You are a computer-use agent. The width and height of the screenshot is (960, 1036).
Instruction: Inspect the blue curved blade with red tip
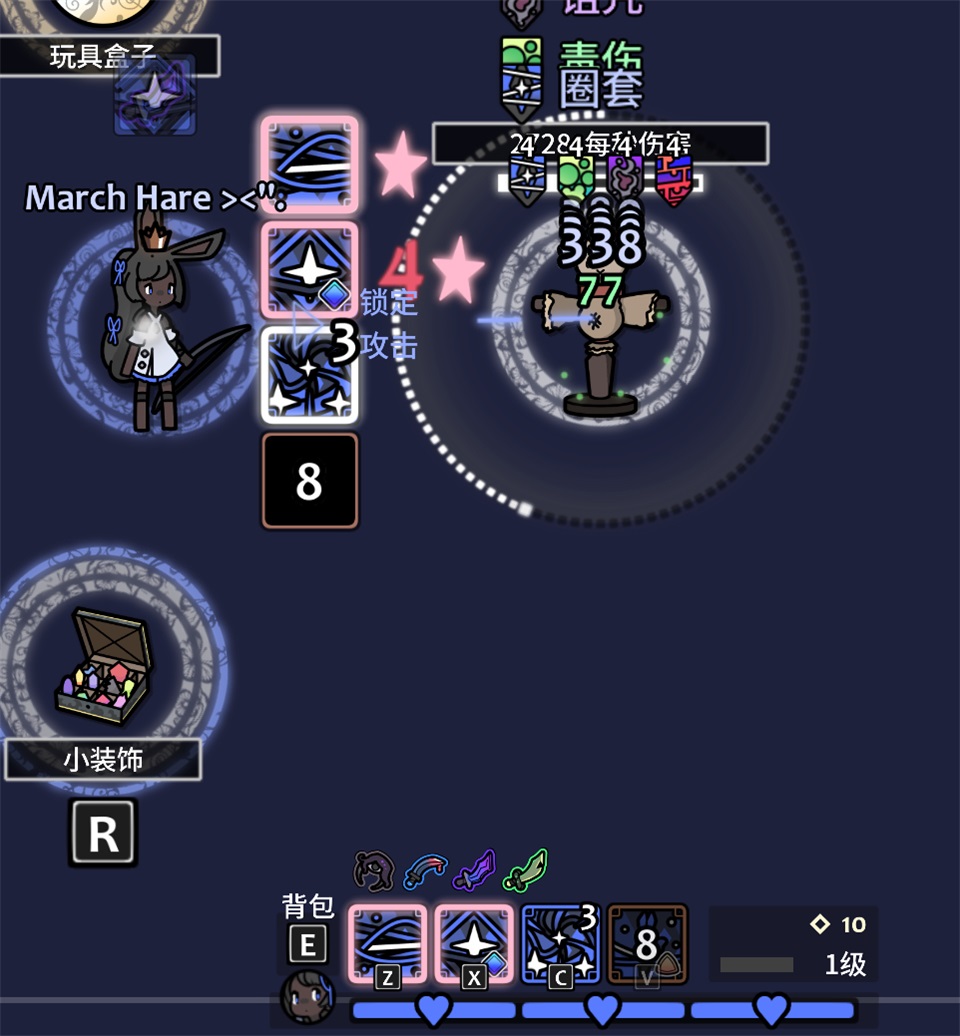pyautogui.click(x=423, y=871)
